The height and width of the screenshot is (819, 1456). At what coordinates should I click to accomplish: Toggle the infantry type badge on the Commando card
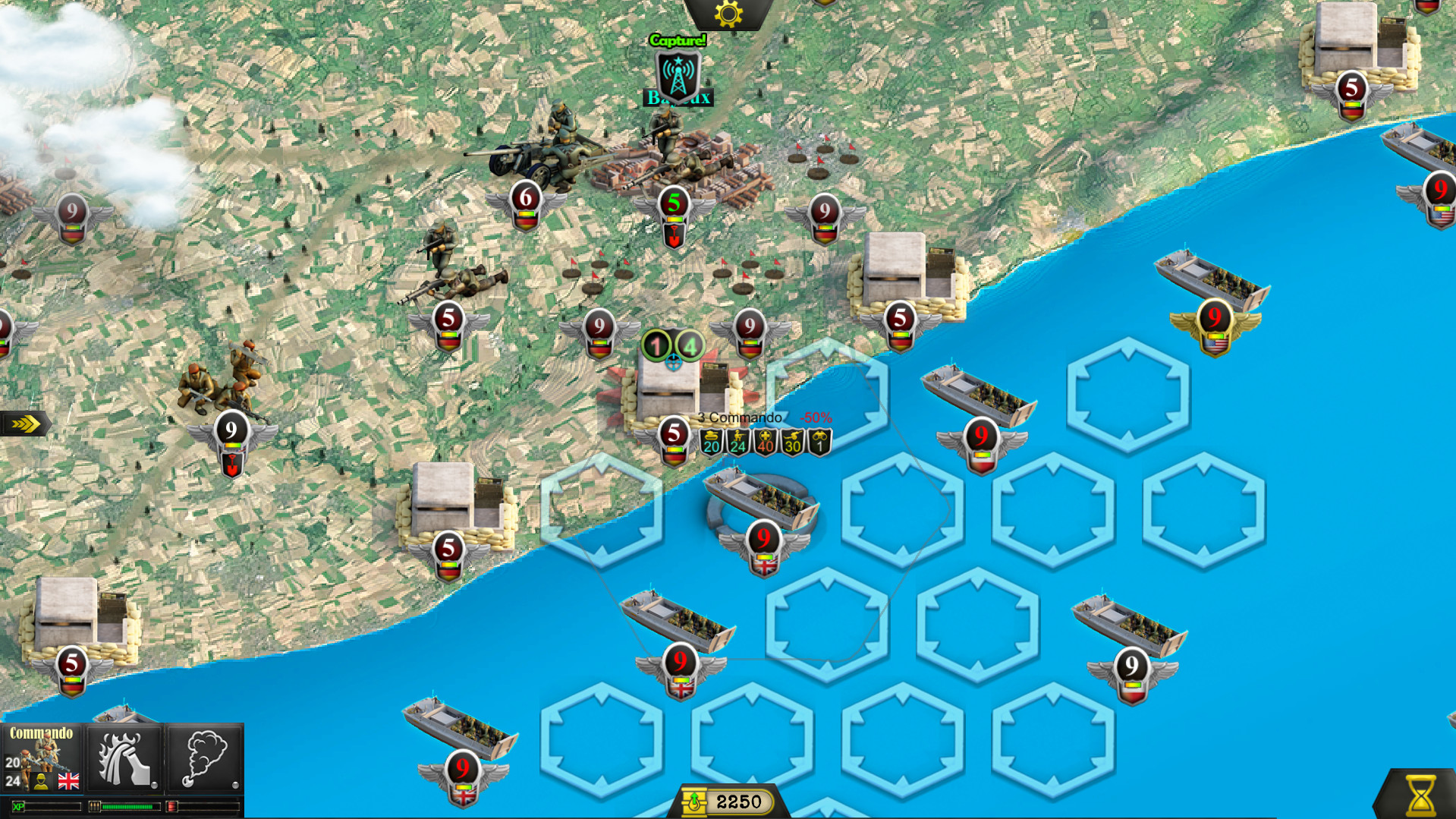tap(41, 783)
